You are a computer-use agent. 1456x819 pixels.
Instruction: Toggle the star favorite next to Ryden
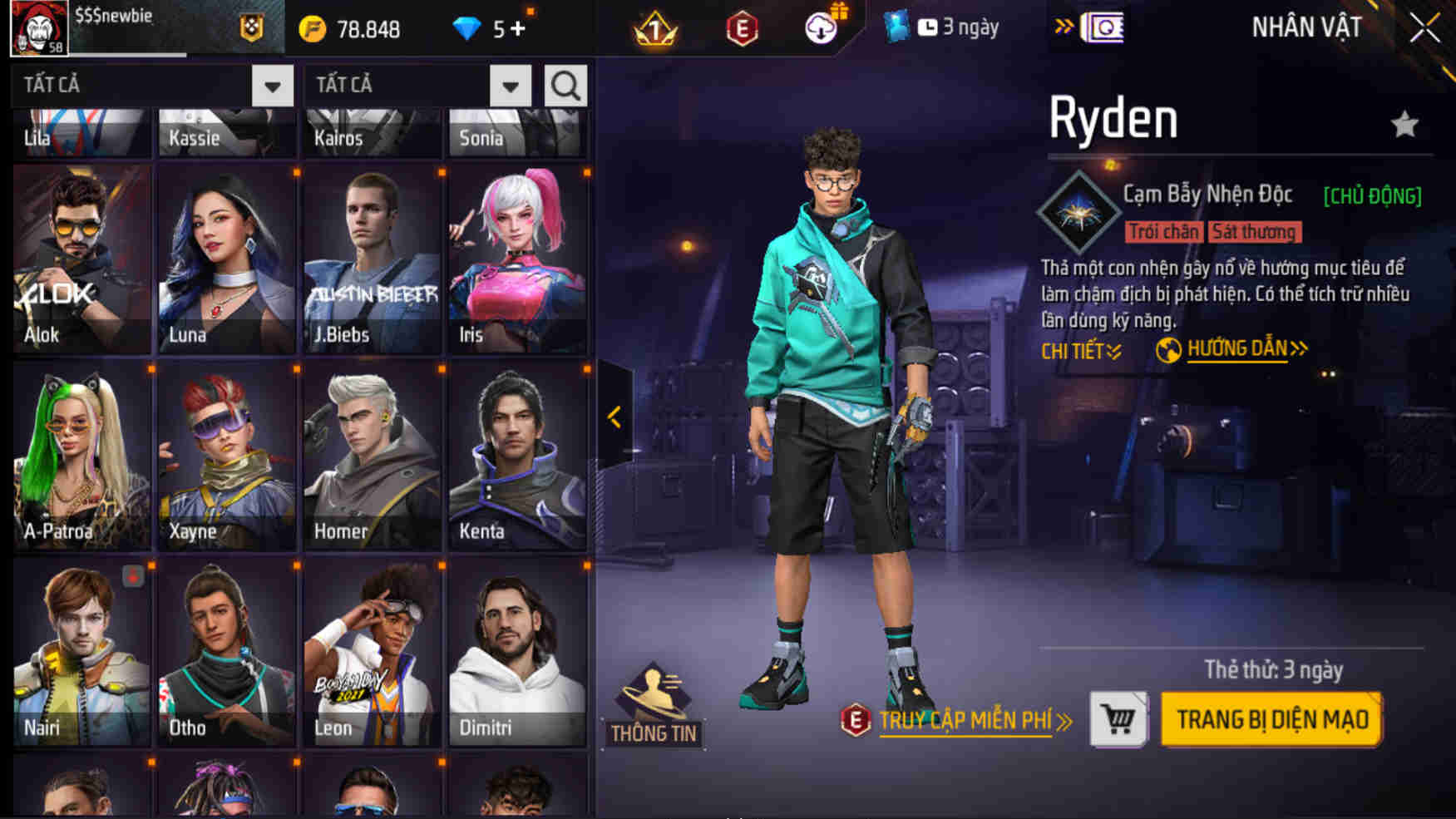[1404, 122]
